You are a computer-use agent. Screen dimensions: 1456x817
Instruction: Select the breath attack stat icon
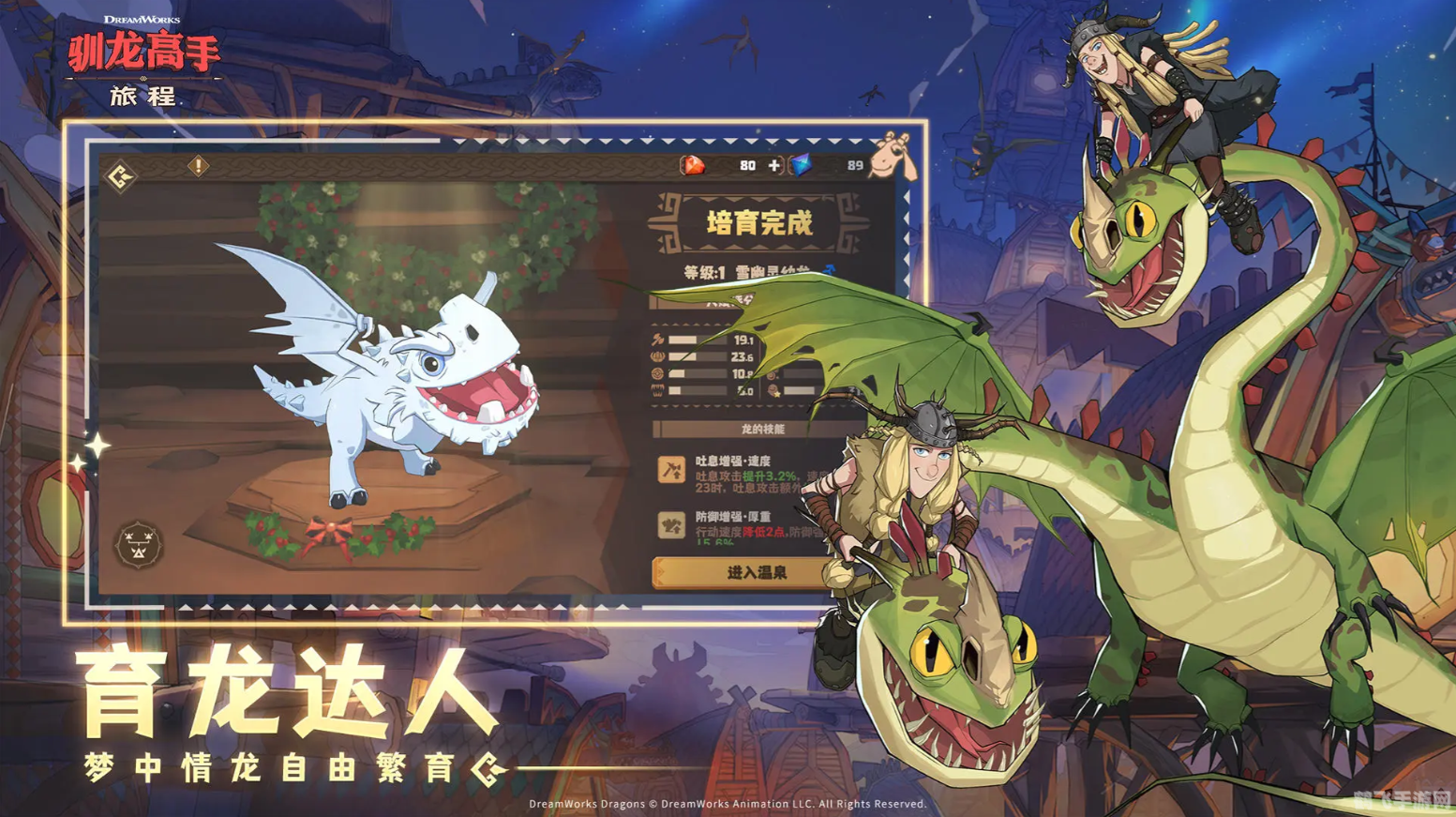(x=658, y=339)
